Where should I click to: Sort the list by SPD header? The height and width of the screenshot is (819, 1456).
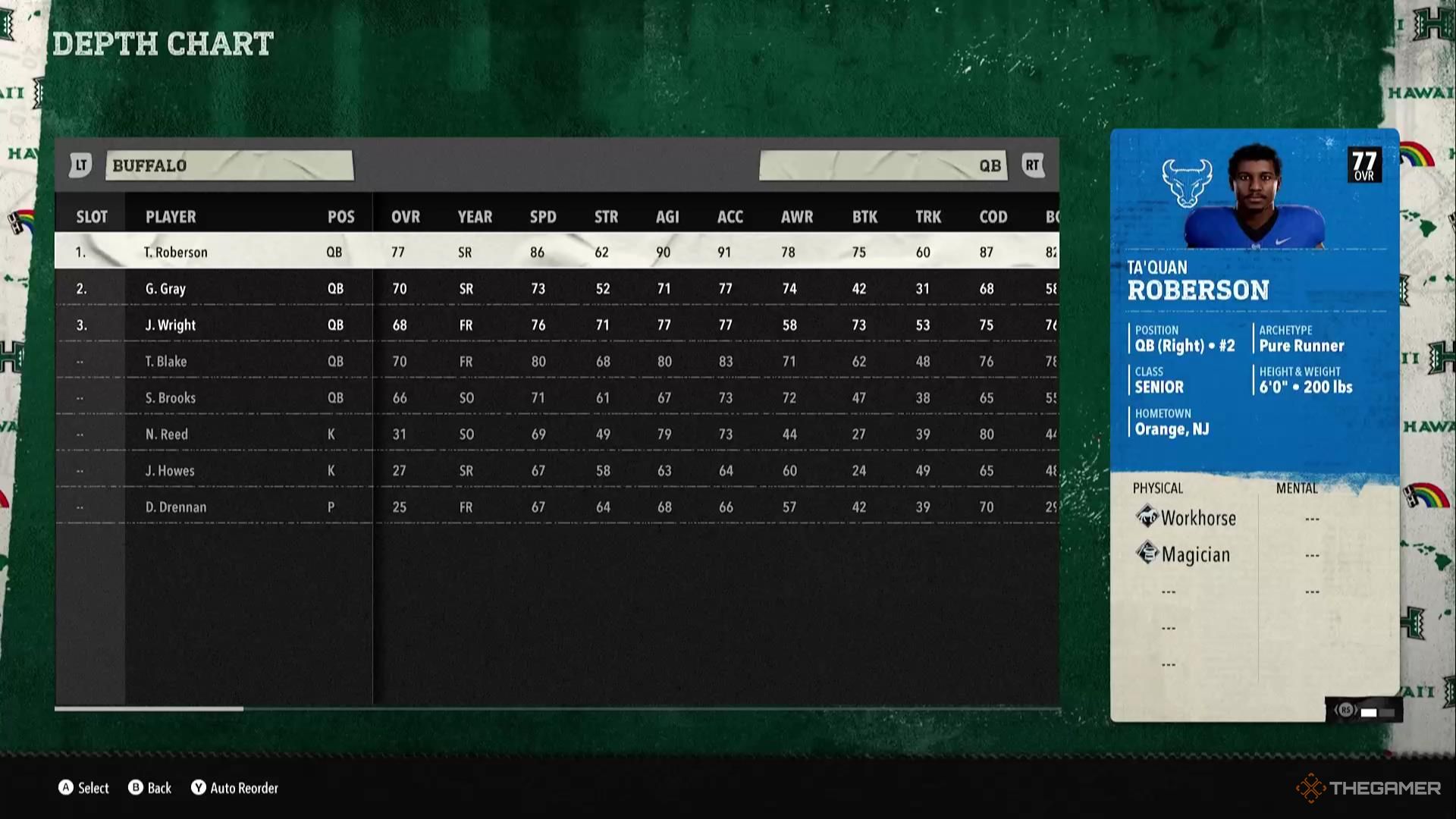click(x=543, y=217)
